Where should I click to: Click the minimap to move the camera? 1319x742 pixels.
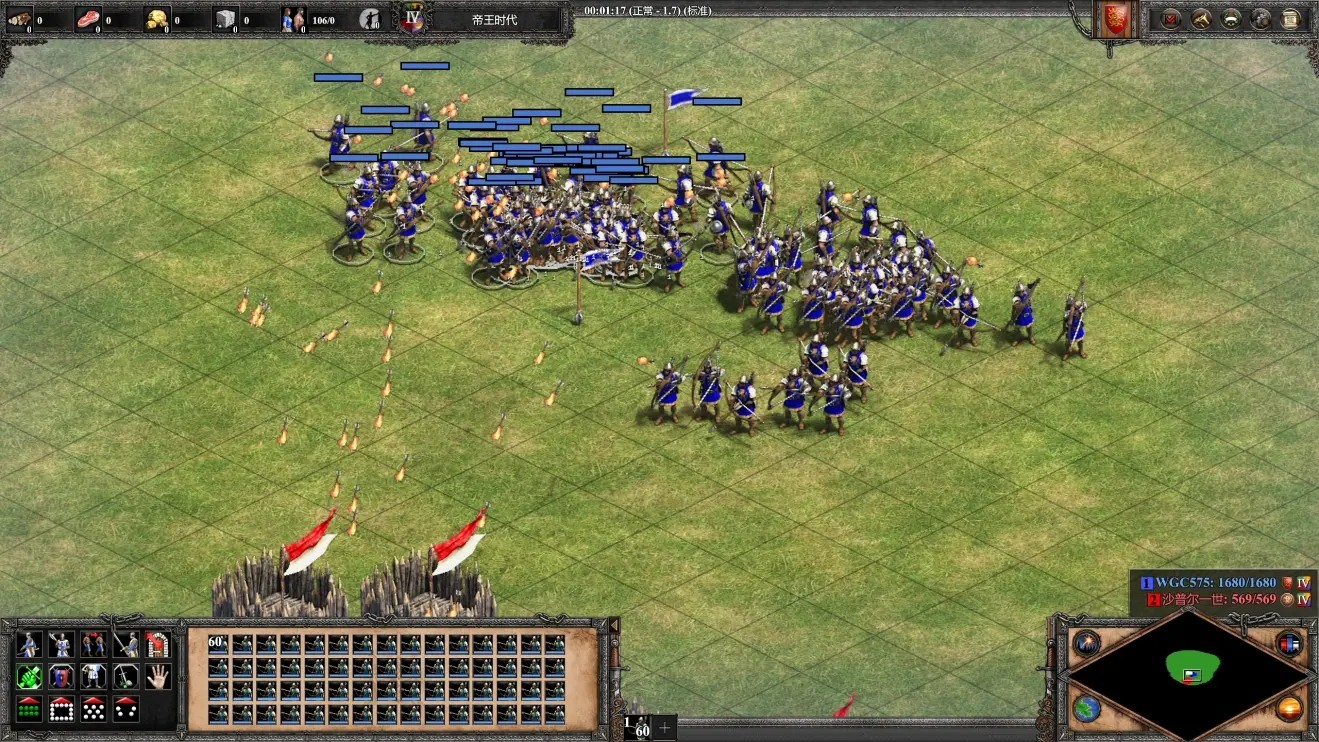(1188, 669)
